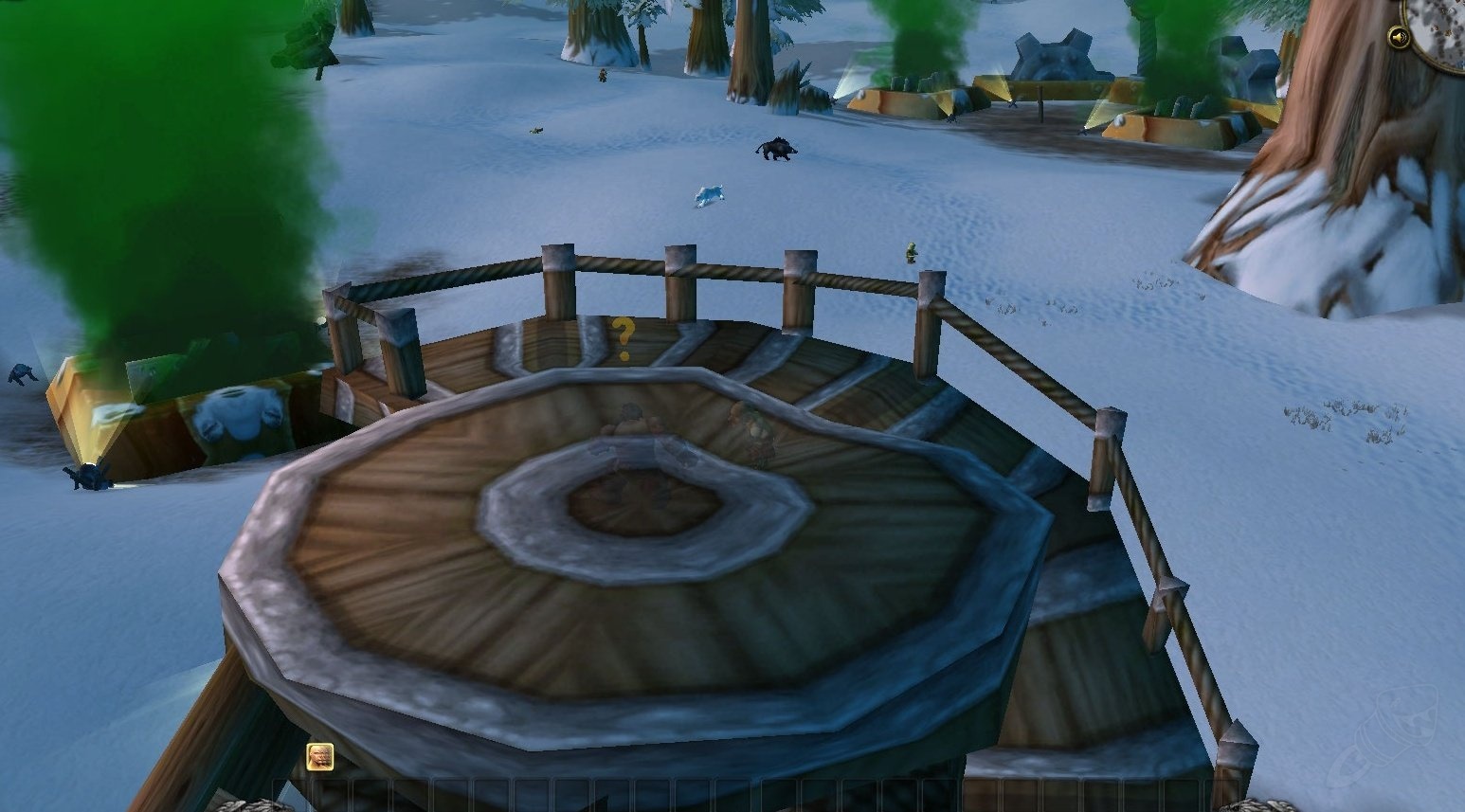Select the wrecked siege machine at top right
Viewport: 1465px width, 812px height.
coord(1057,57)
